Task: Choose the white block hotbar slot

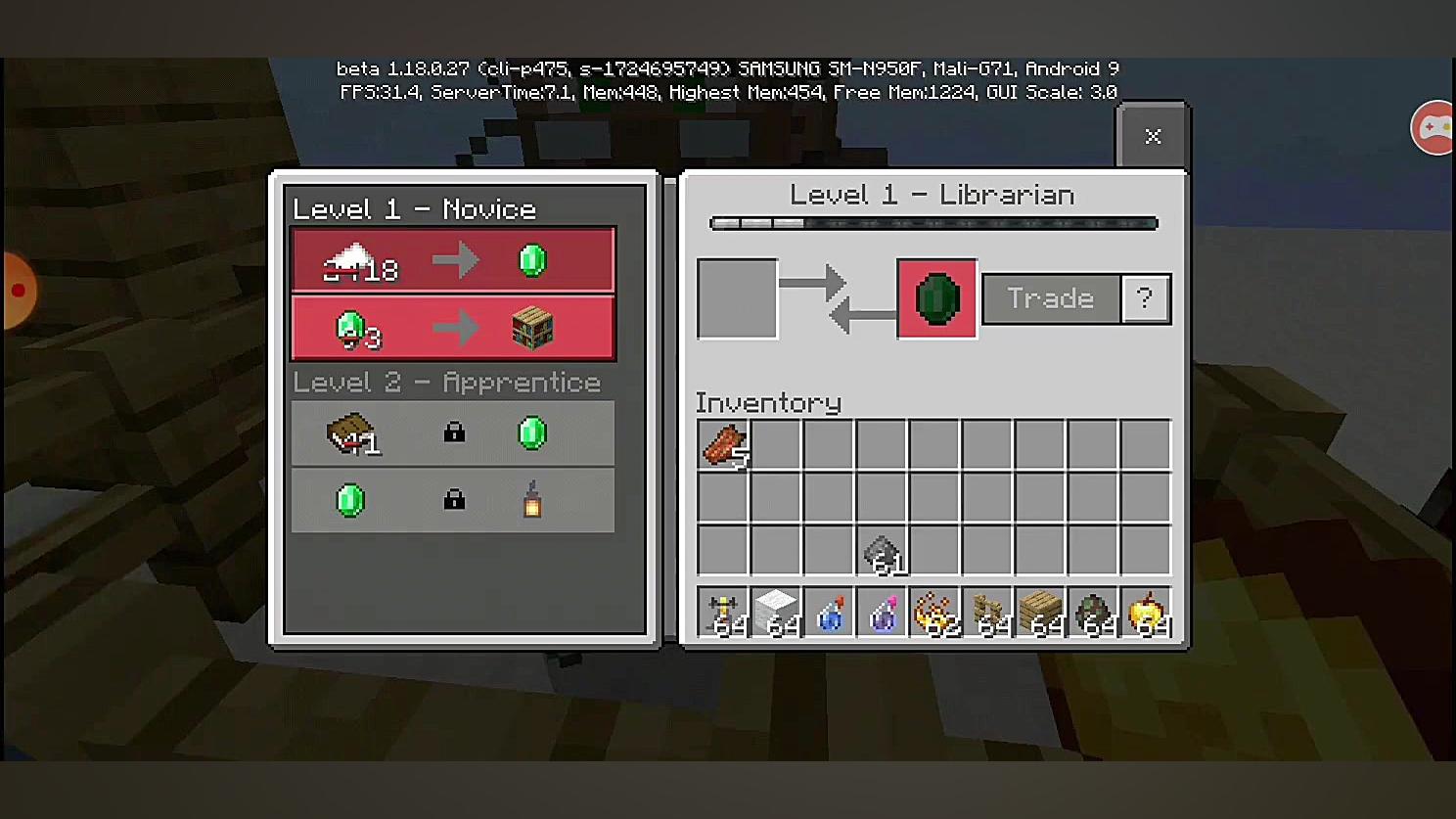Action: pyautogui.click(x=776, y=614)
